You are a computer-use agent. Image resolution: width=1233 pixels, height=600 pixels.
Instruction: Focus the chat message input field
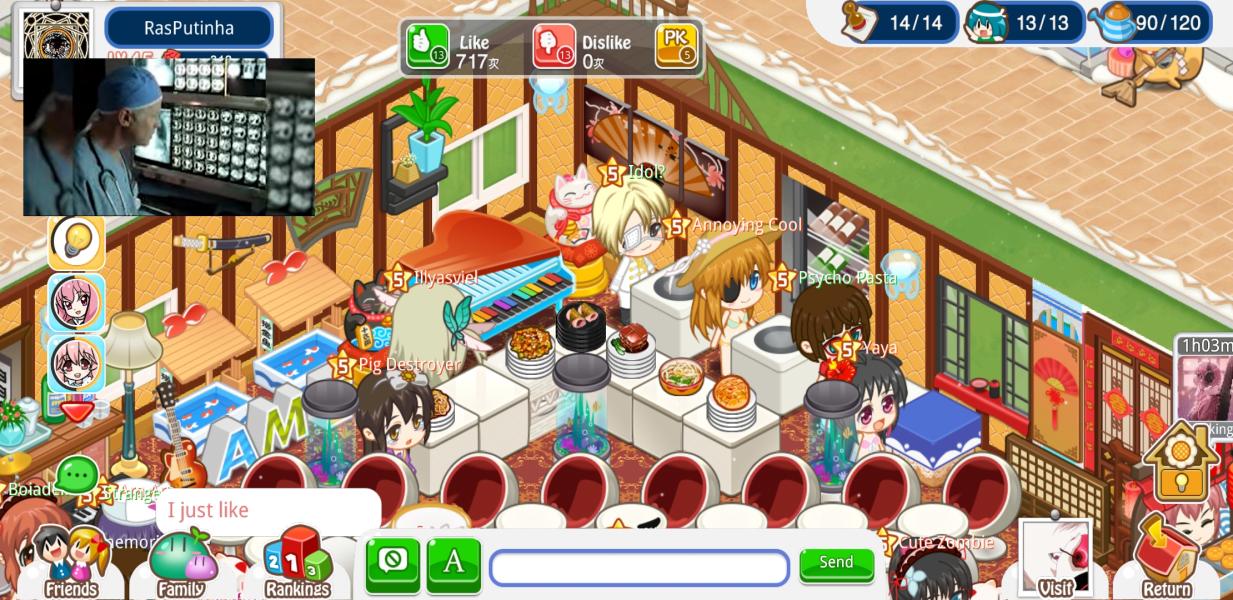[x=639, y=567]
